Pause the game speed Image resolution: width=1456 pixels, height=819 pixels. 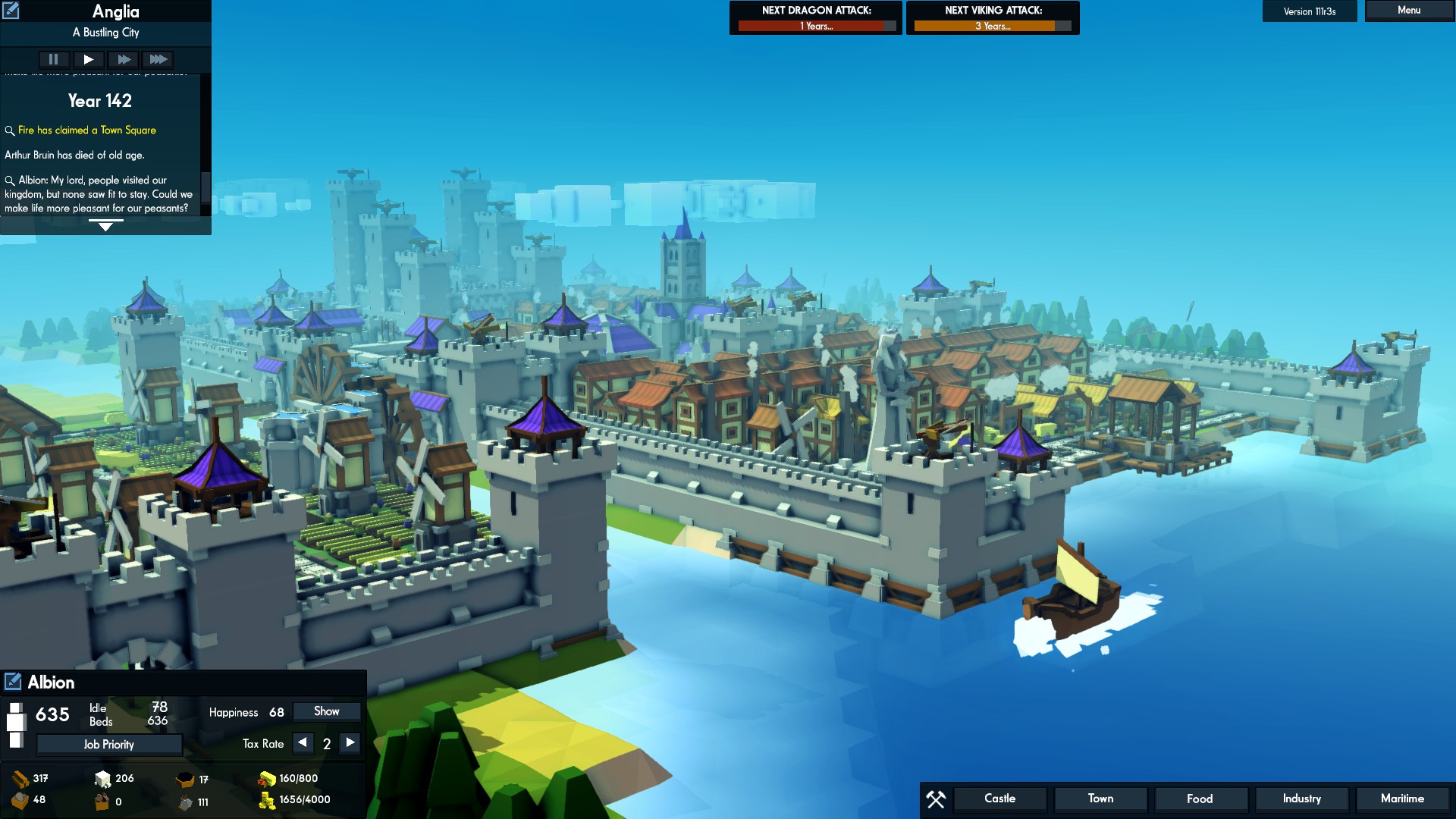click(53, 59)
